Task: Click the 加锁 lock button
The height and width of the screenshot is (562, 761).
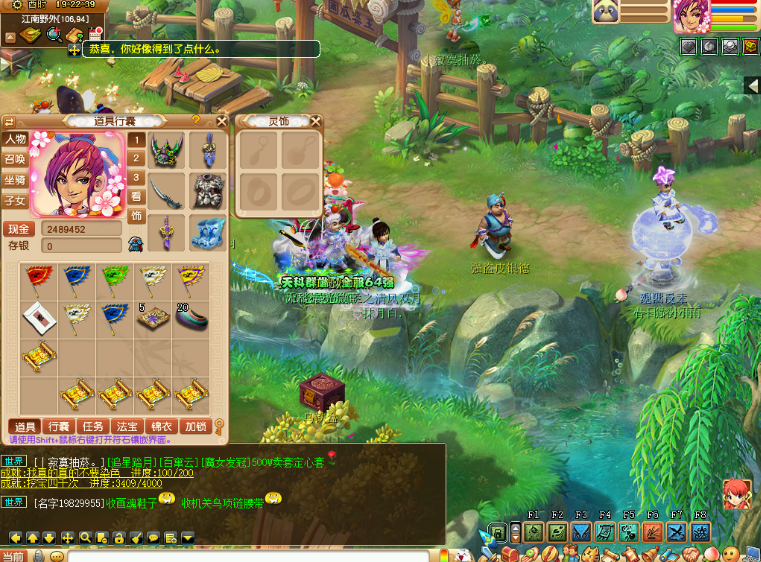Action: pos(196,427)
